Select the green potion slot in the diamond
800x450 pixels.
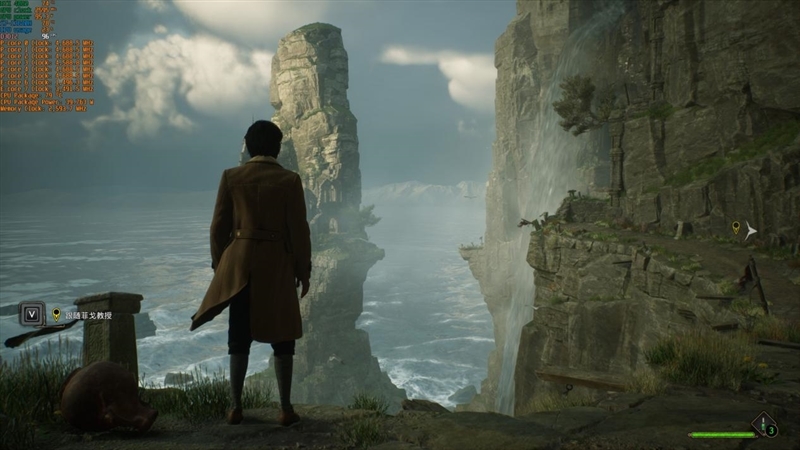[x=764, y=425]
